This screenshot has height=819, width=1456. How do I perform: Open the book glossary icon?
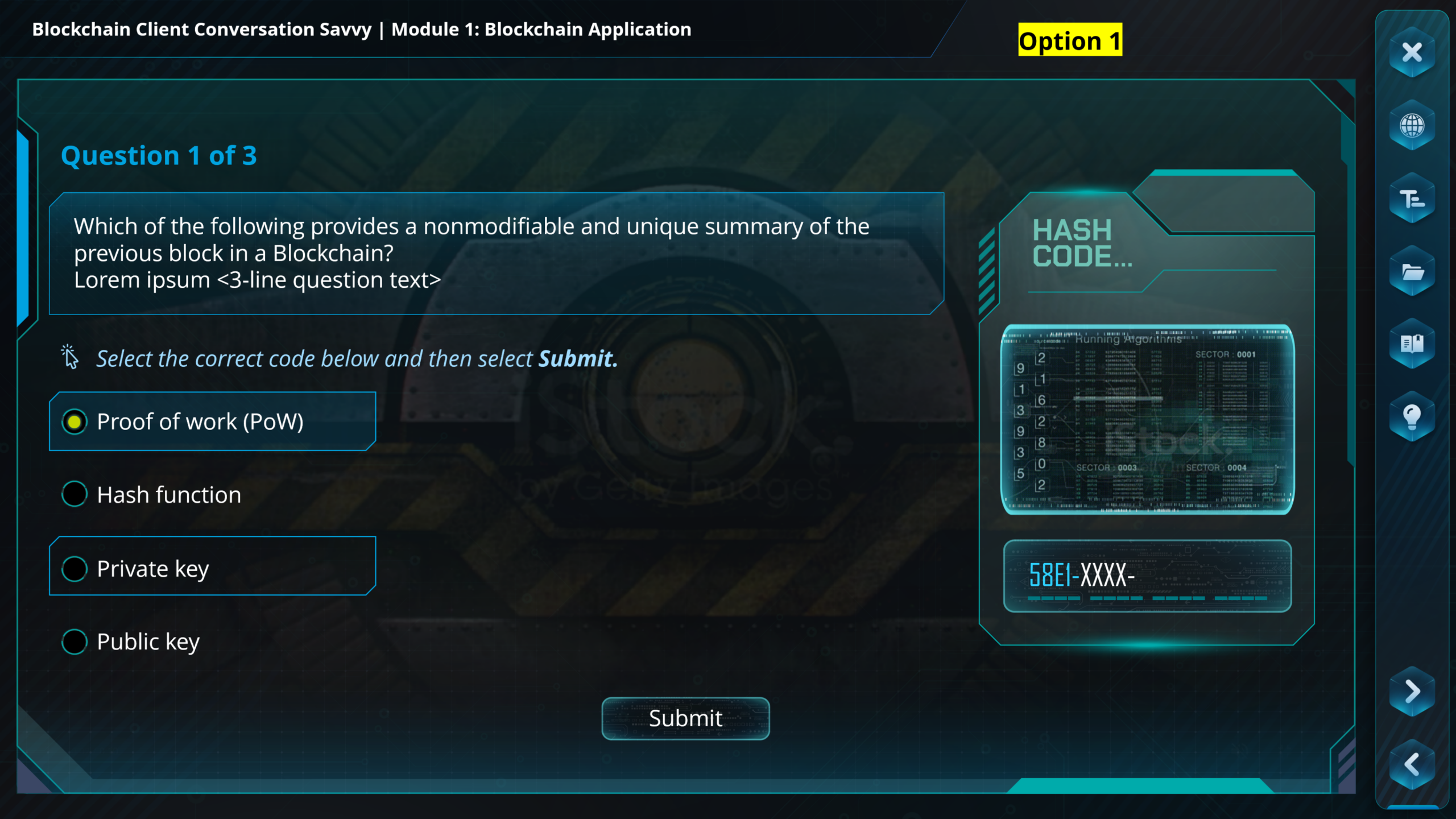click(1412, 344)
